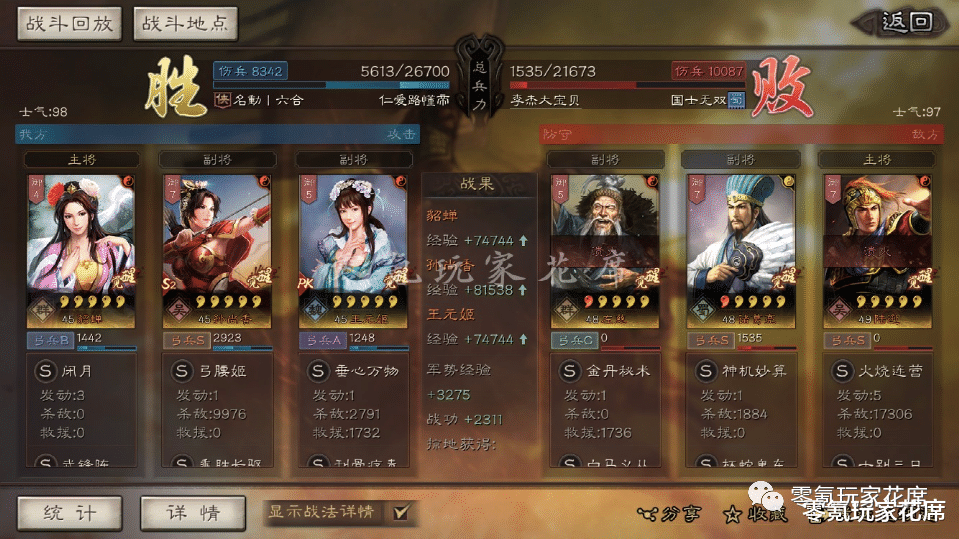
Task: Open the 弓腰姬 skill entry
Action: pyautogui.click(x=216, y=371)
